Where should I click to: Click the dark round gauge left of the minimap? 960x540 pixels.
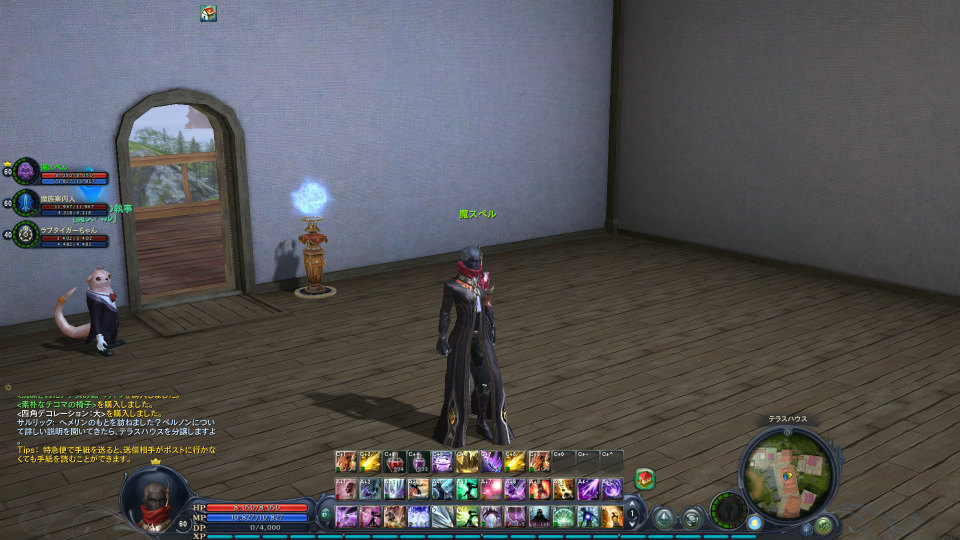point(727,508)
